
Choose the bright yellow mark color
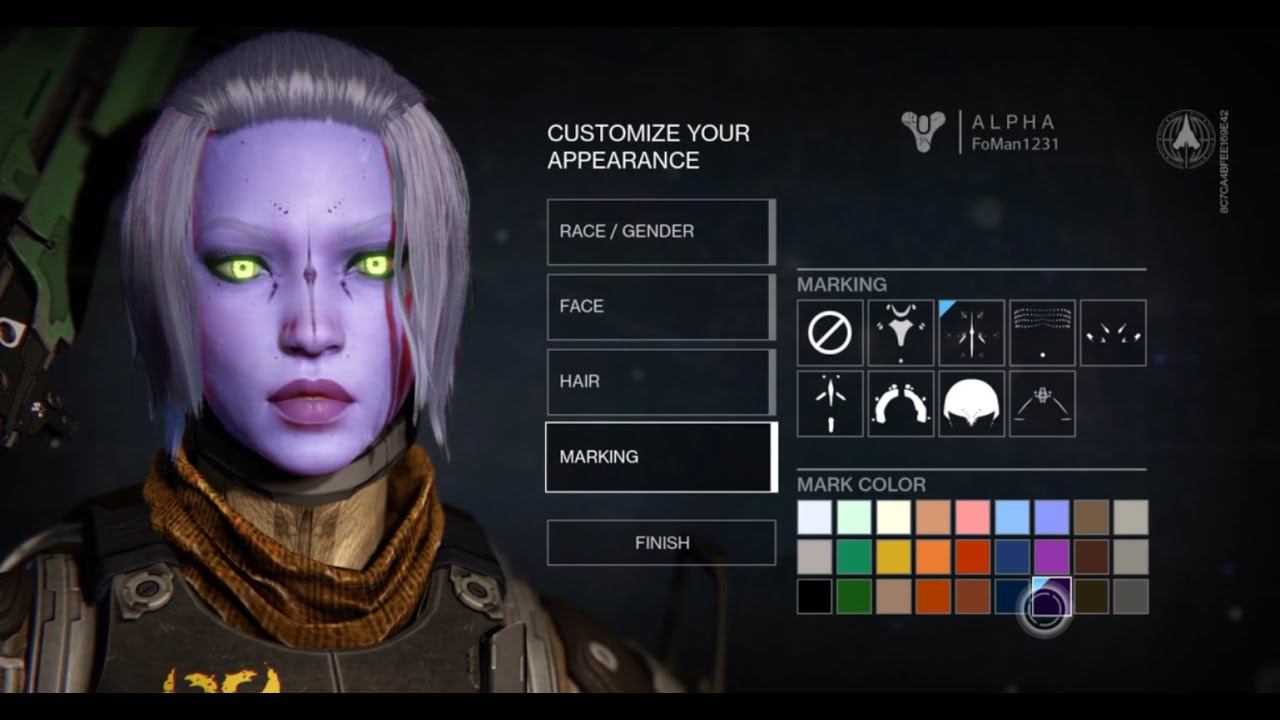point(893,557)
